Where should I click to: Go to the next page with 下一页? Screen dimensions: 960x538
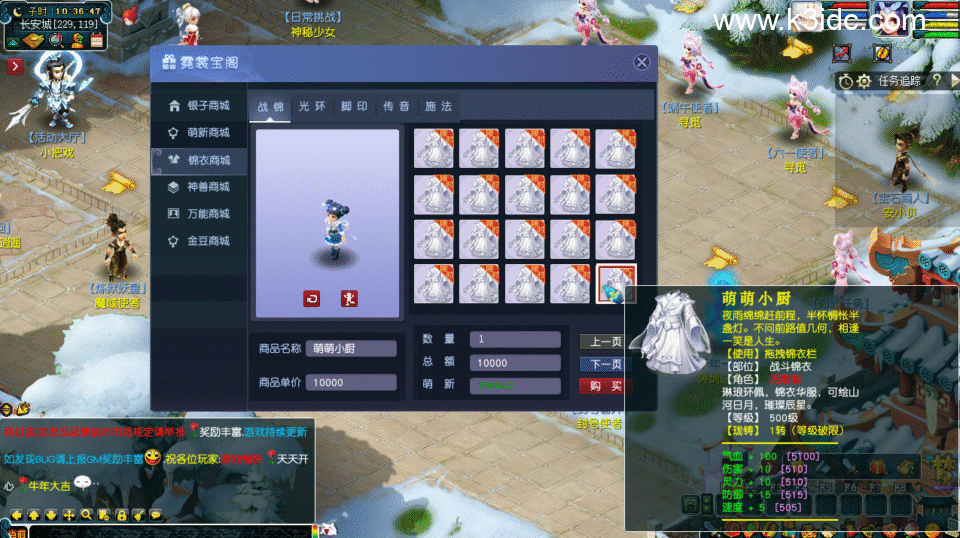coord(605,364)
